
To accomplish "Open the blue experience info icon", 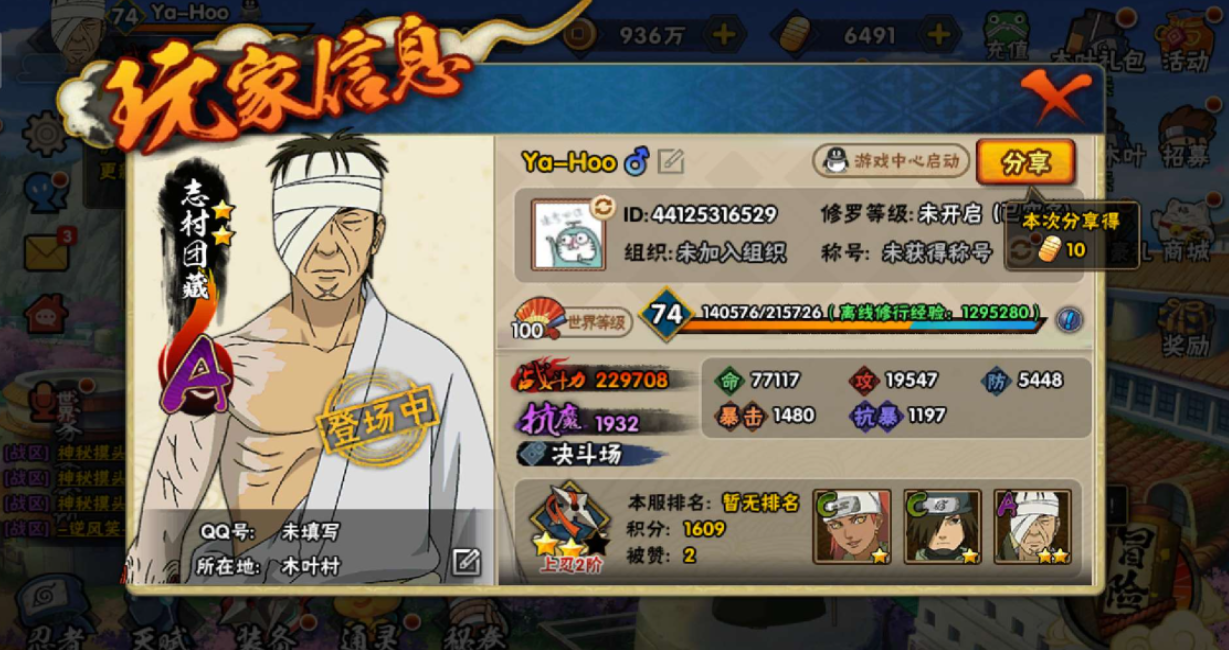I will (x=1069, y=319).
